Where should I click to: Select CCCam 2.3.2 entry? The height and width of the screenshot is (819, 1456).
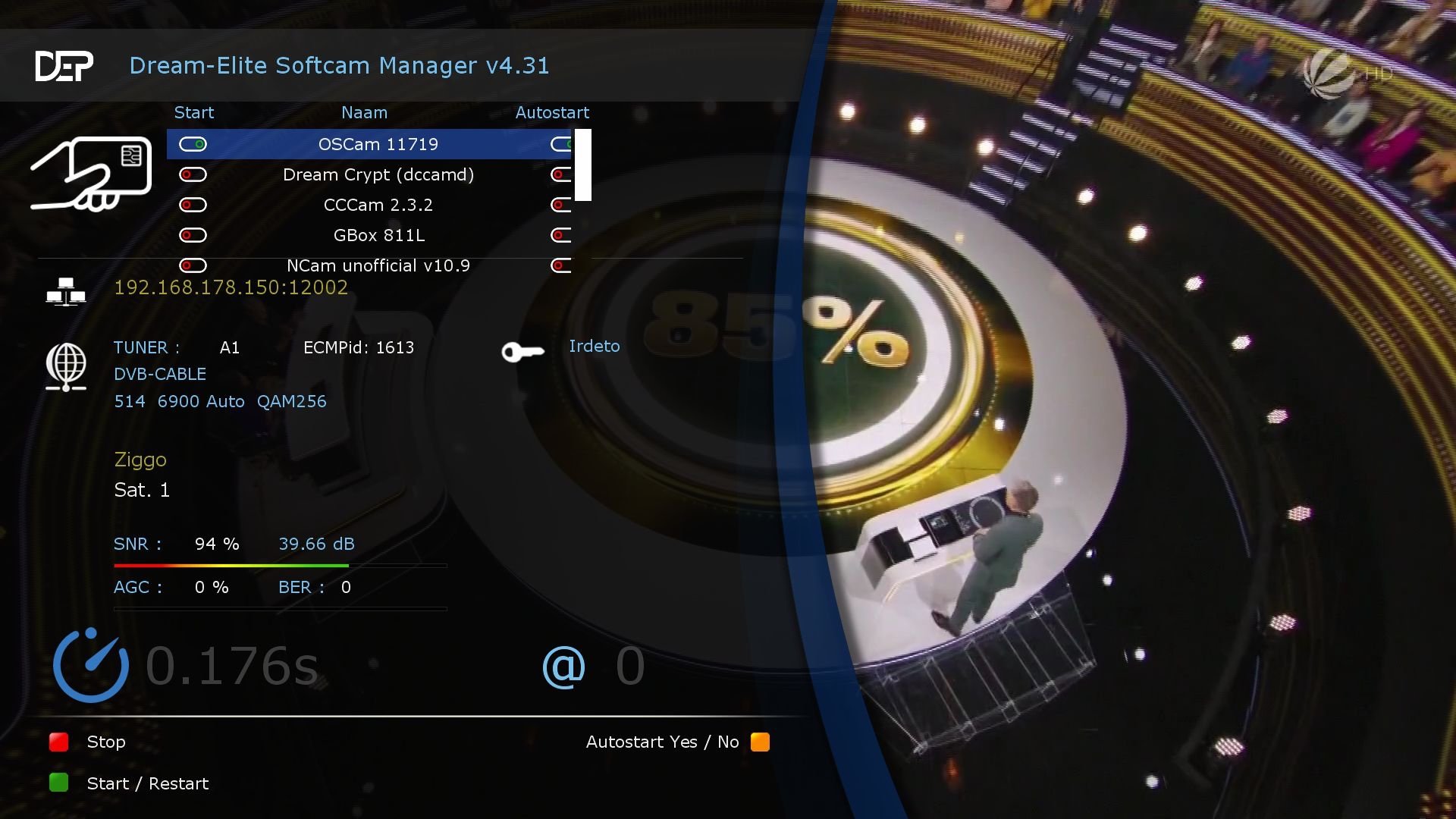[378, 205]
